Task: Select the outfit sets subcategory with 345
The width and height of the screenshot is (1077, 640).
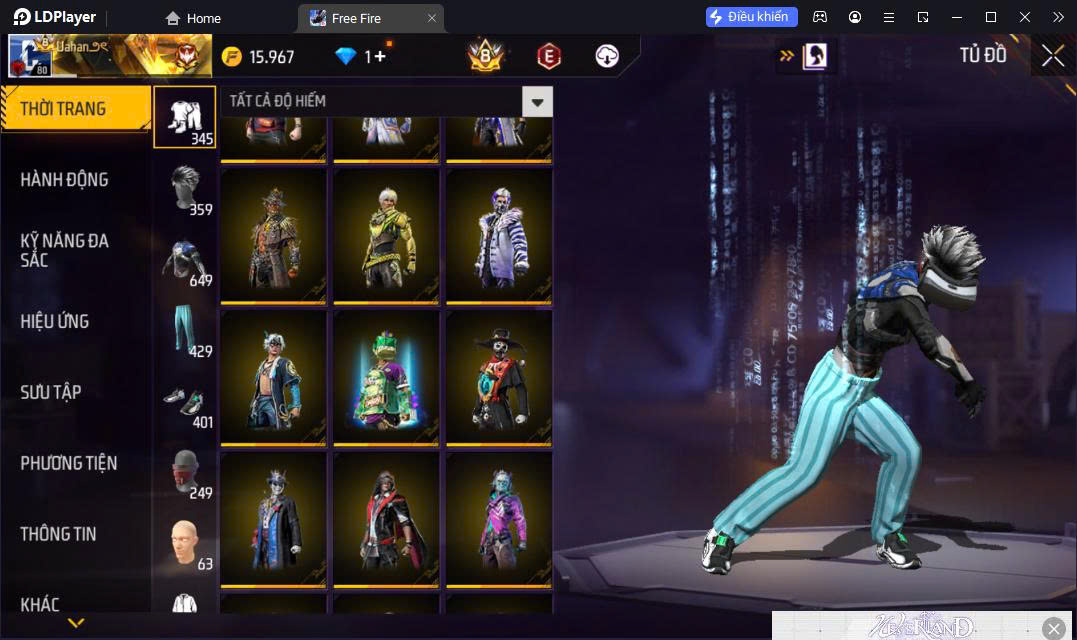Action: point(184,117)
